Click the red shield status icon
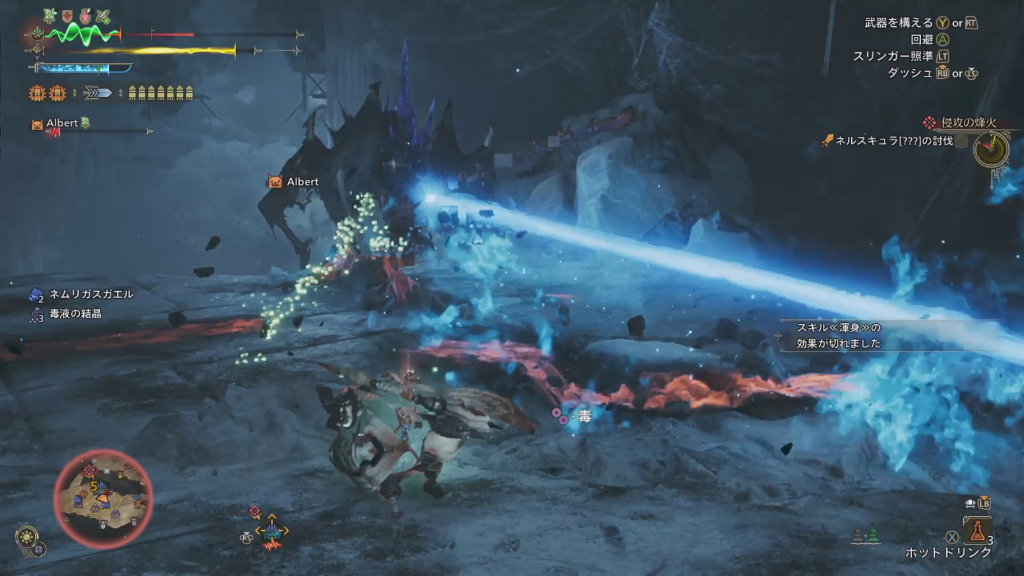The height and width of the screenshot is (576, 1024). point(68,16)
